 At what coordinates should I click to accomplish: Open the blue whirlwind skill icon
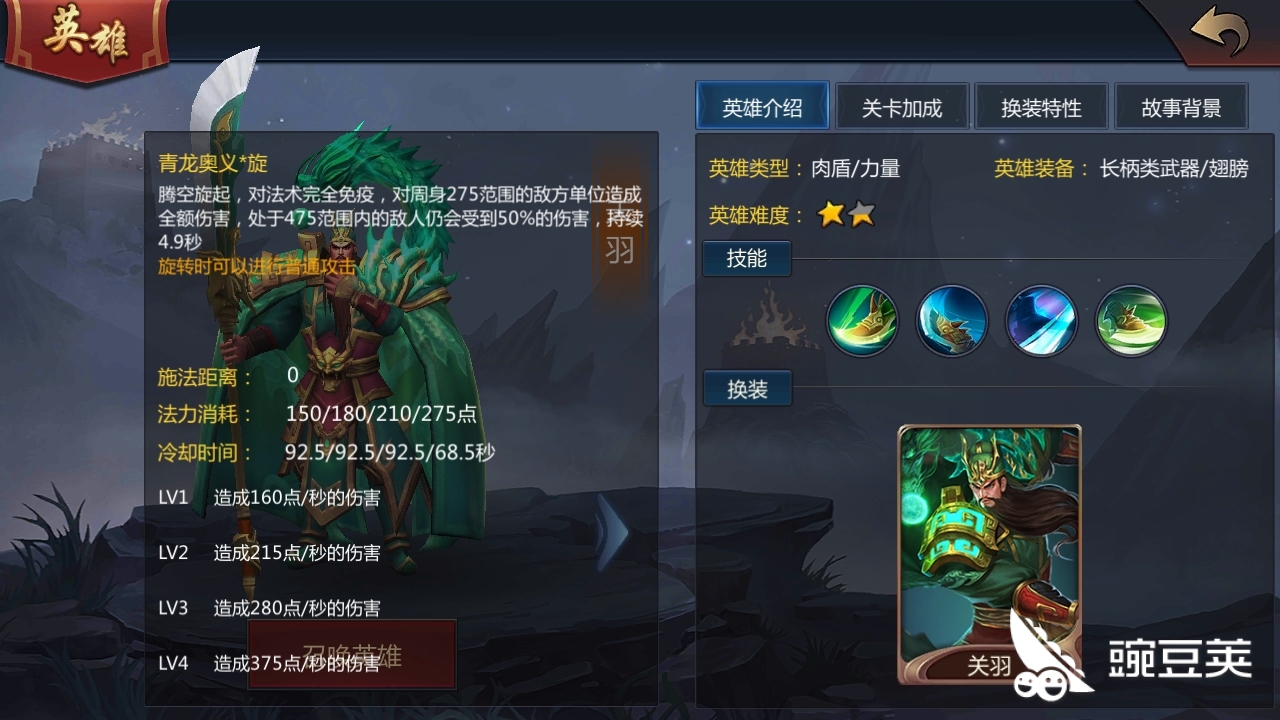tap(1042, 320)
